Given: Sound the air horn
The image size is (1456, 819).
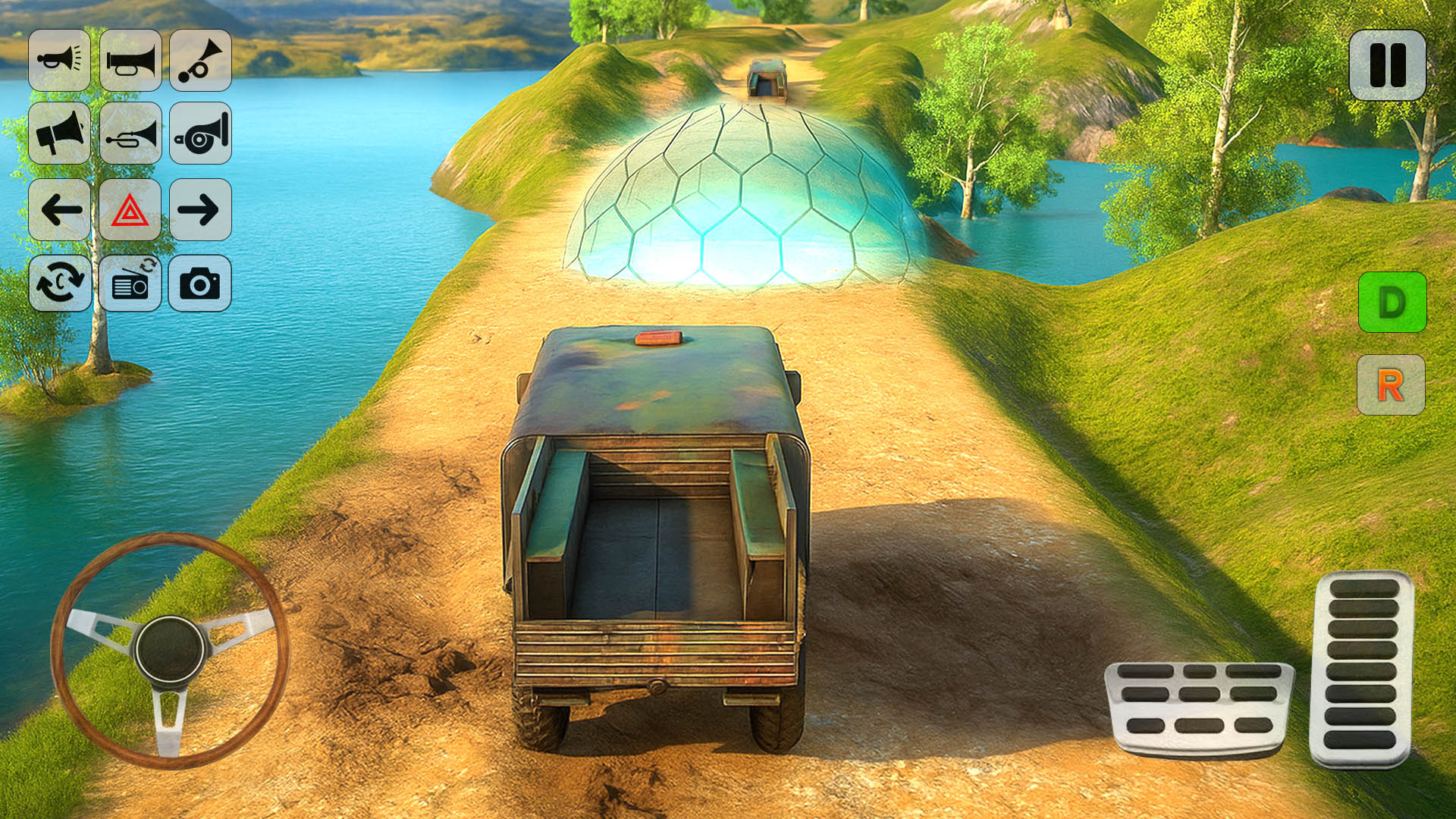Looking at the screenshot, I should [x=59, y=62].
